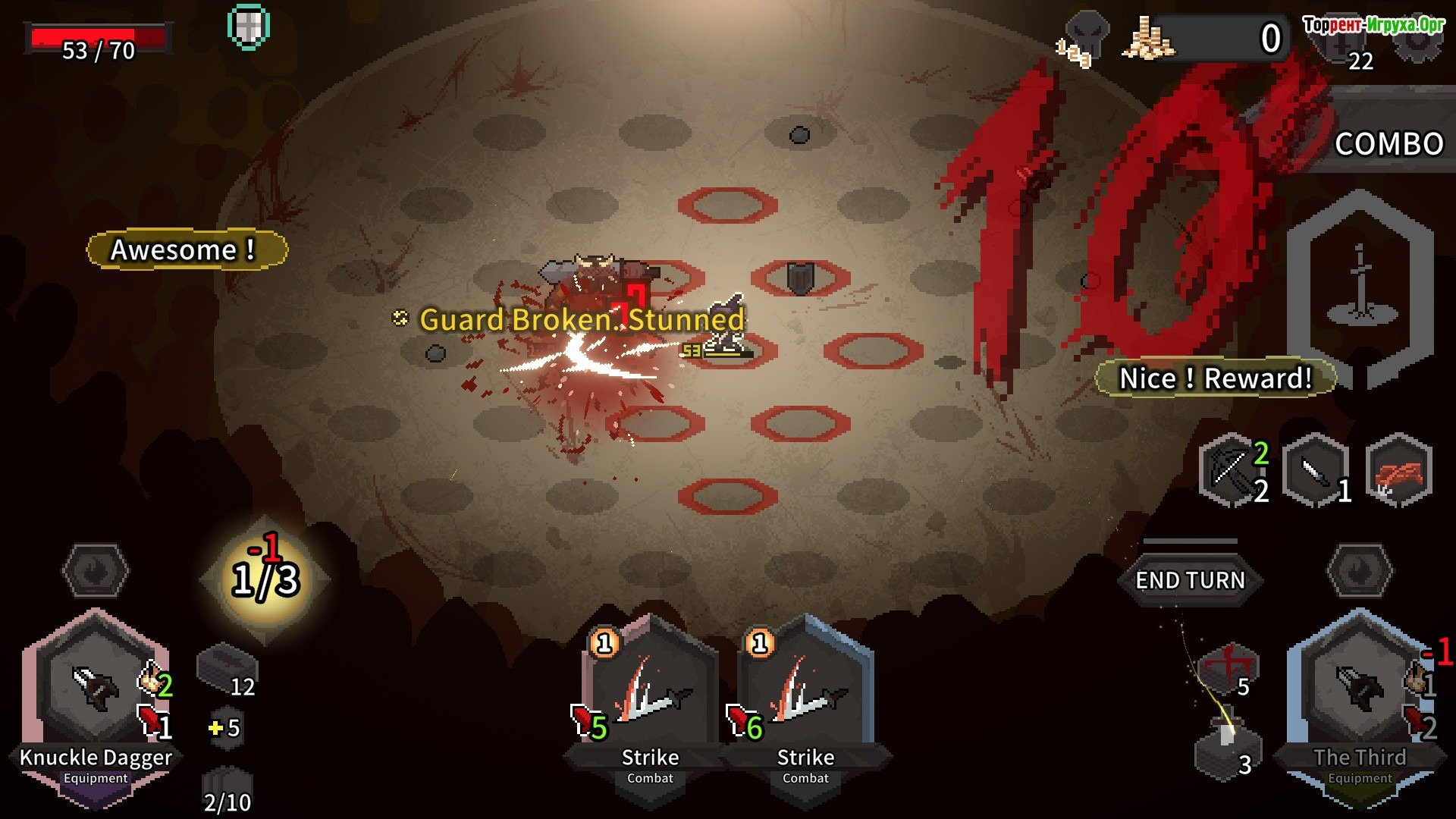The image size is (1456, 819).
Task: End the current turn
Action: (x=1189, y=580)
